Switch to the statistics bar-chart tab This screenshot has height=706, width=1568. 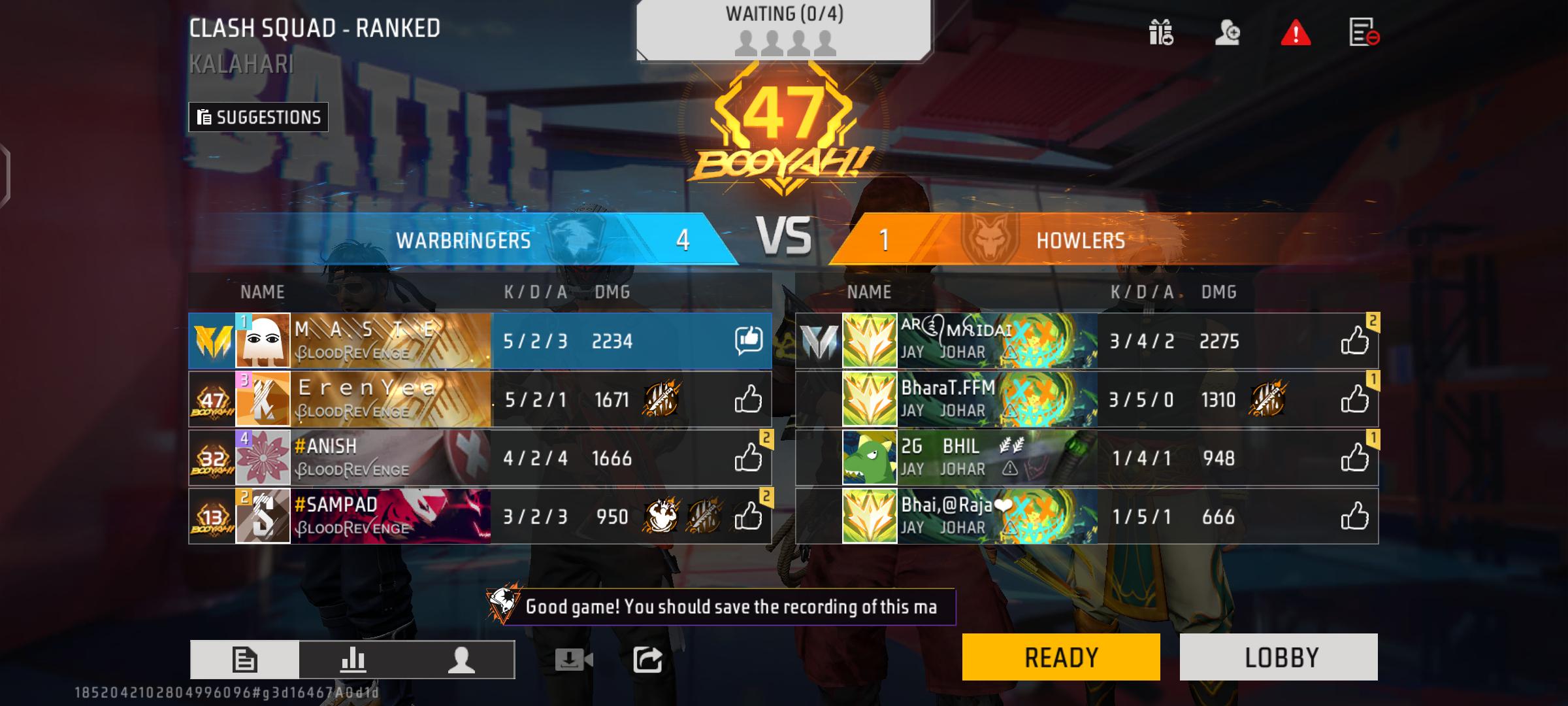[x=353, y=660]
